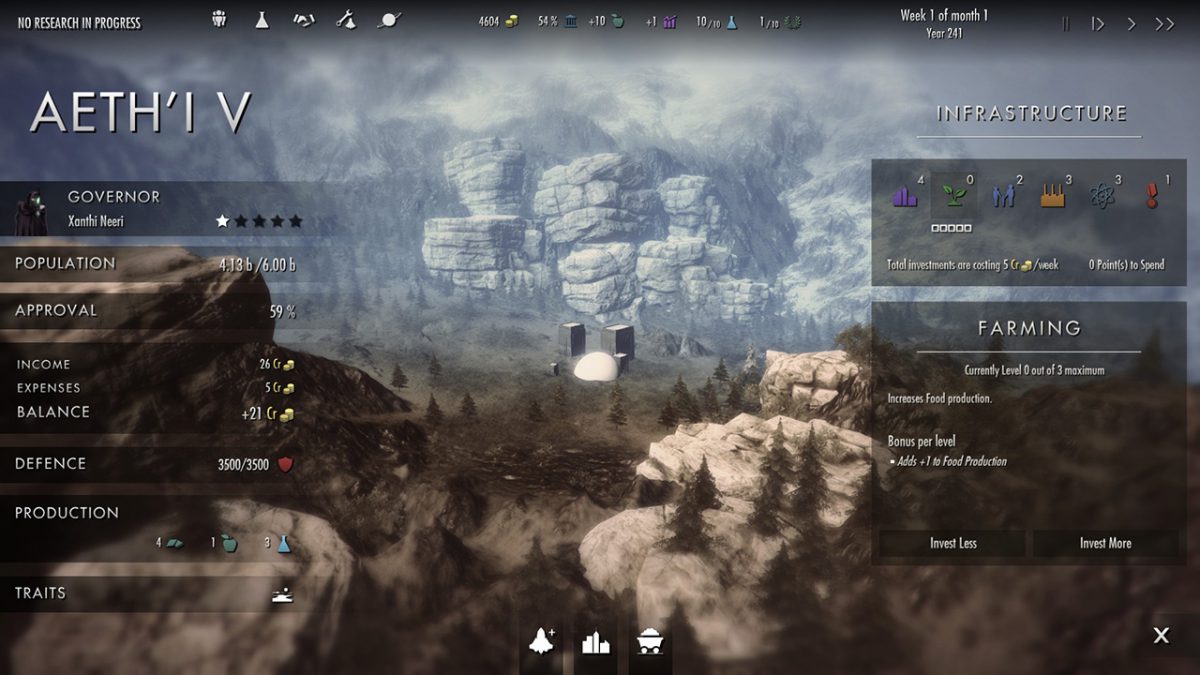The width and height of the screenshot is (1200, 675).
Task: Set the fastest game speed
Action: click(x=1165, y=24)
